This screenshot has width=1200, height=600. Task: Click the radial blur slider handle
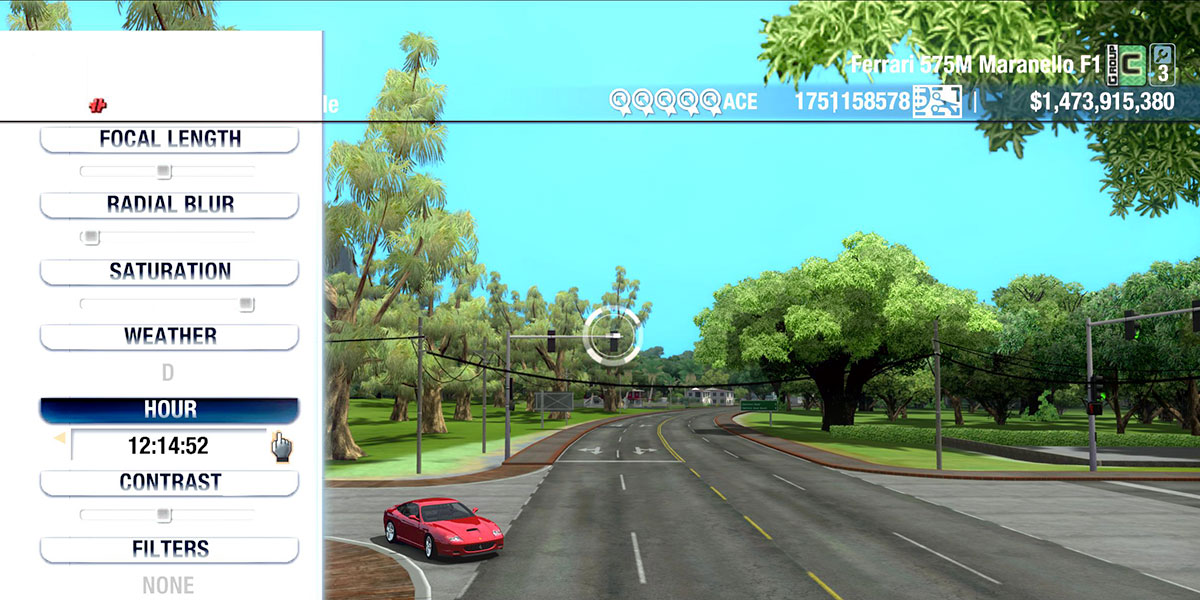pos(91,238)
